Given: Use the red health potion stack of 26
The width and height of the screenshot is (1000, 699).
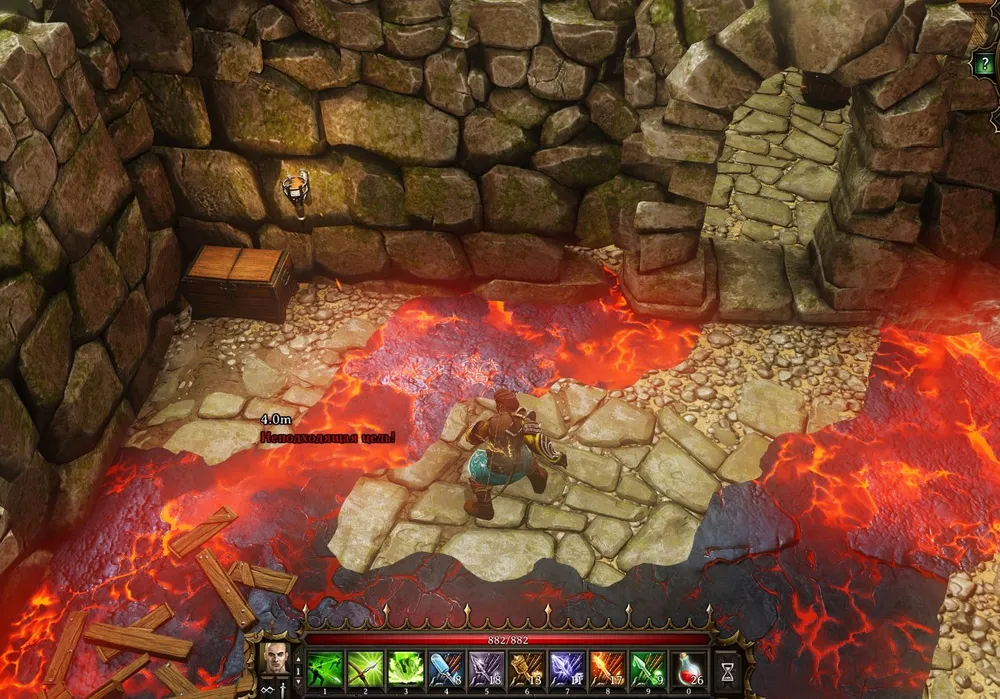Looking at the screenshot, I should [x=689, y=667].
